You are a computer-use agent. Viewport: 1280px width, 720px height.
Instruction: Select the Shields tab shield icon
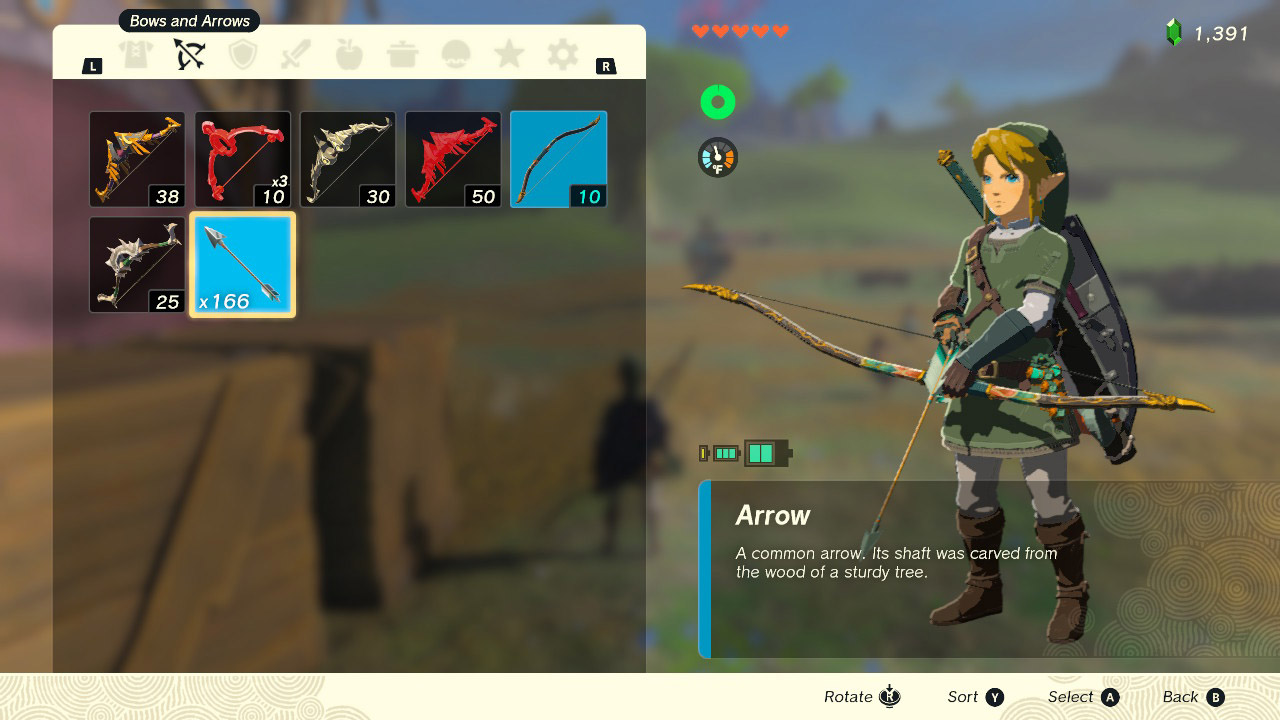click(x=243, y=55)
